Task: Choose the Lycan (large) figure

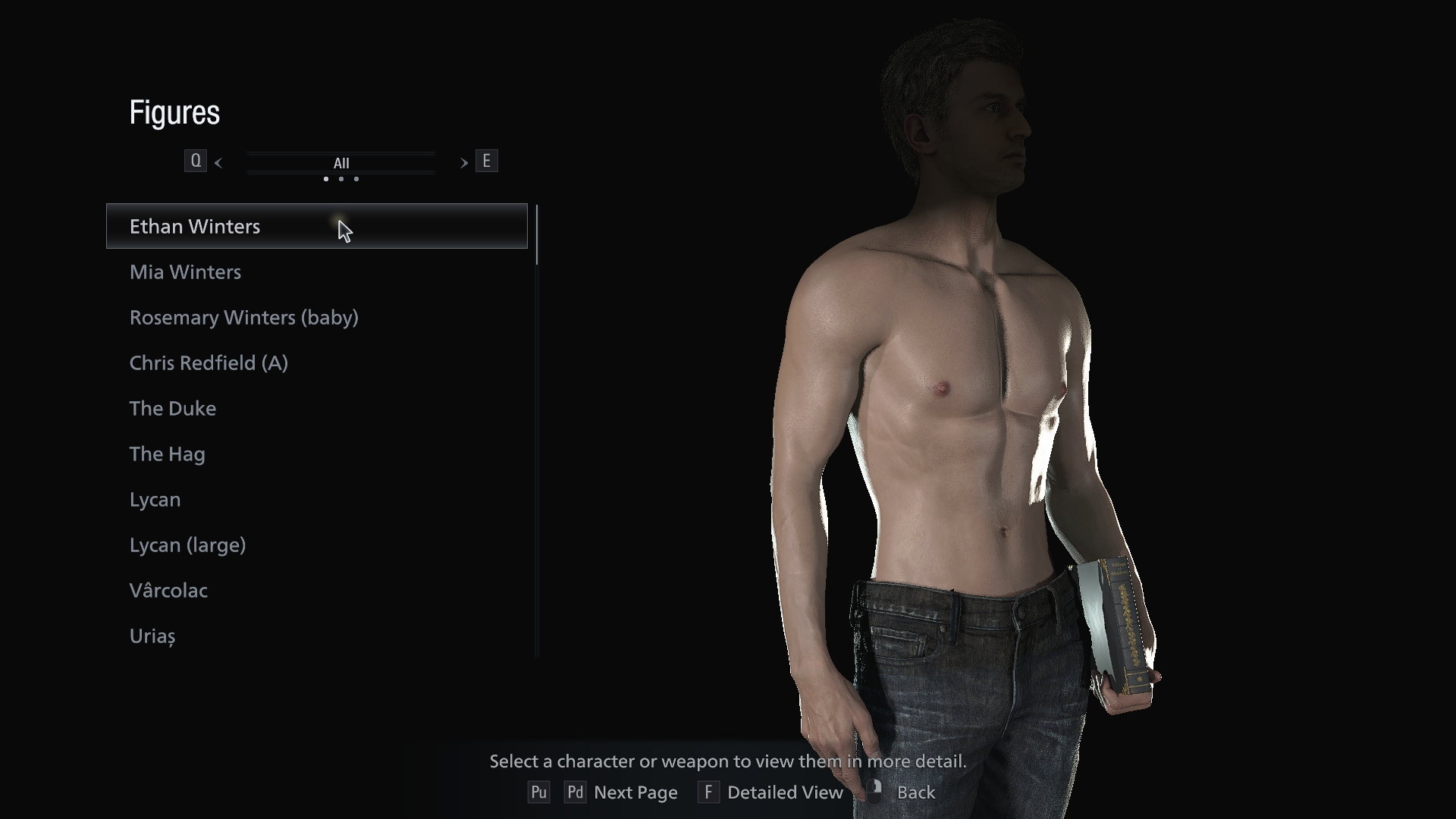Action: pyautogui.click(x=187, y=544)
